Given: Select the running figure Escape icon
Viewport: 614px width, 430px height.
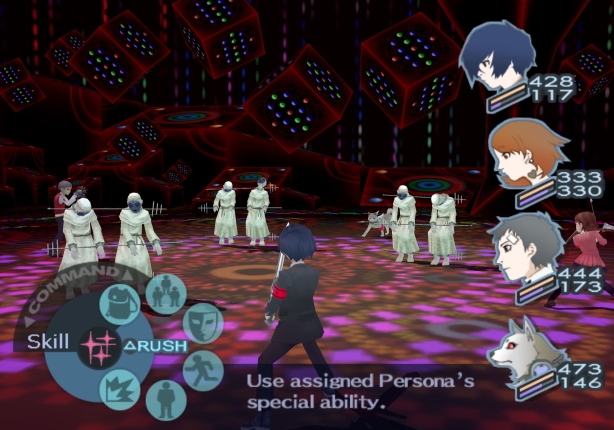Looking at the screenshot, I should (x=203, y=370).
